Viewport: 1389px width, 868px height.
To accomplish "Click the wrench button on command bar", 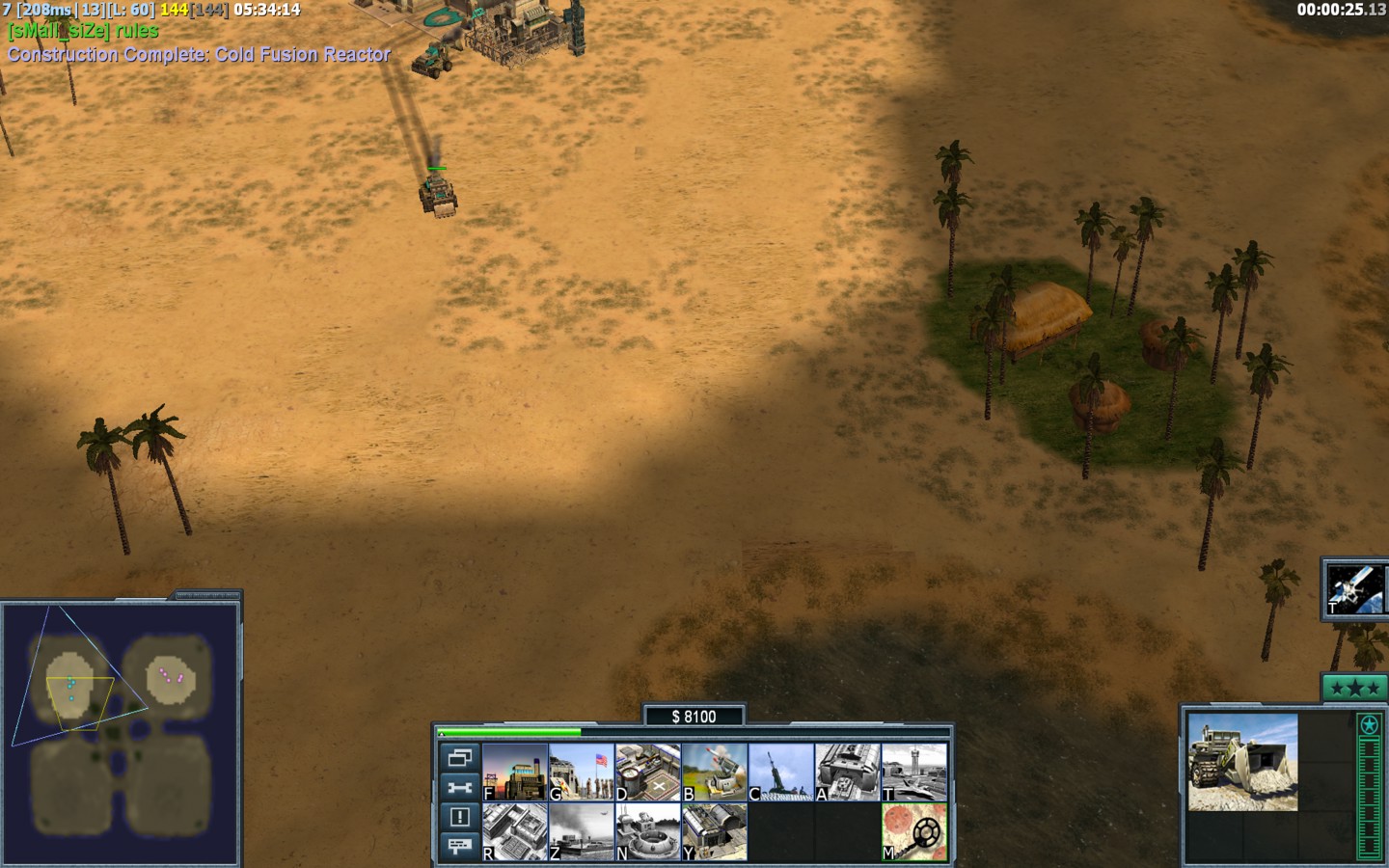I will 460,787.
